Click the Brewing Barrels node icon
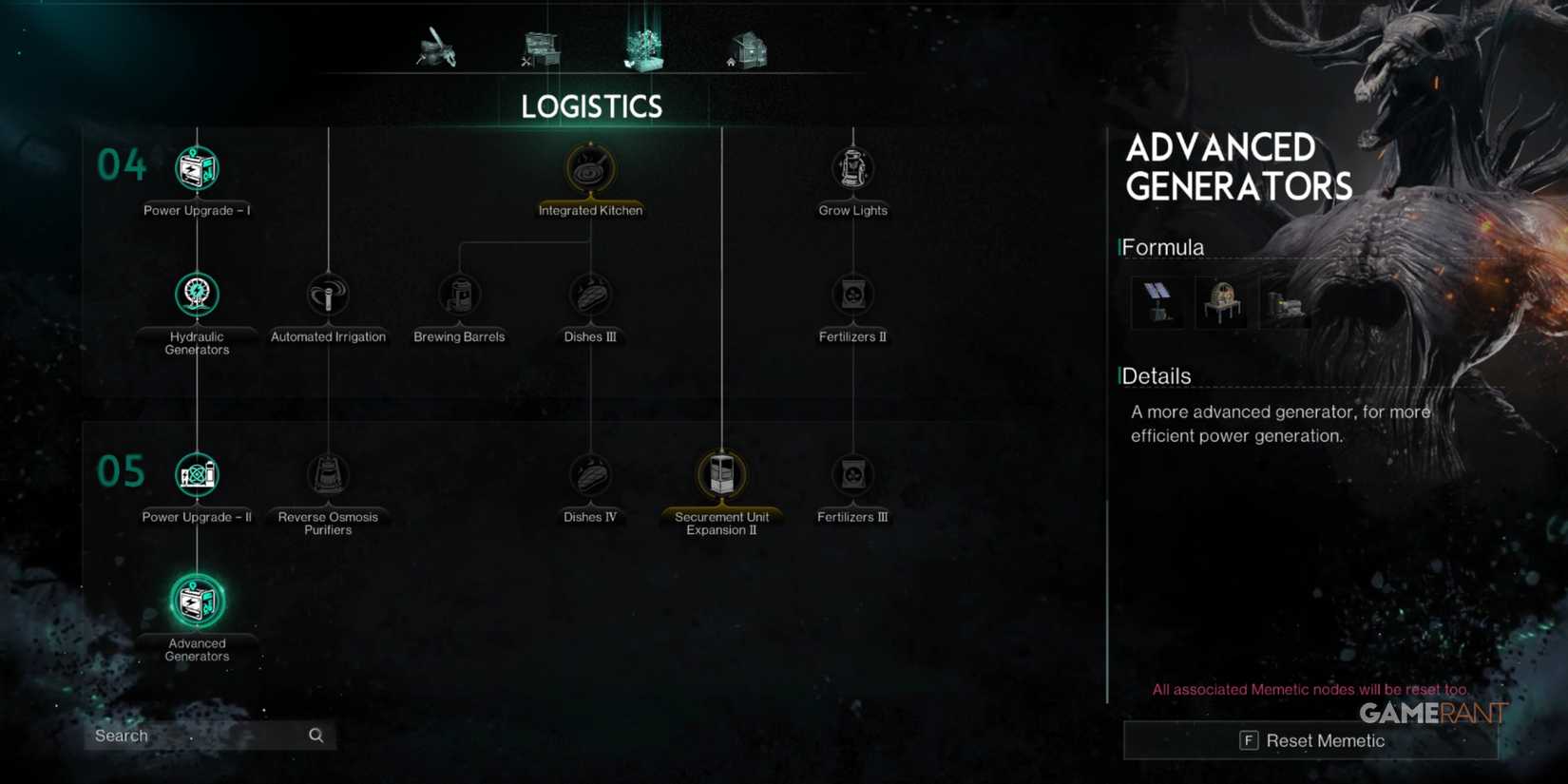 coord(459,296)
